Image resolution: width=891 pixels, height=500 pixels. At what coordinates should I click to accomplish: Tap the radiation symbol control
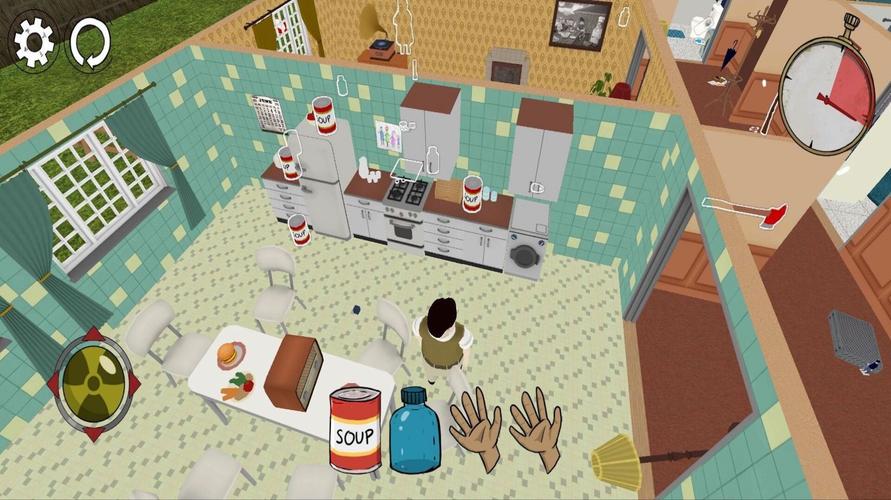point(94,384)
